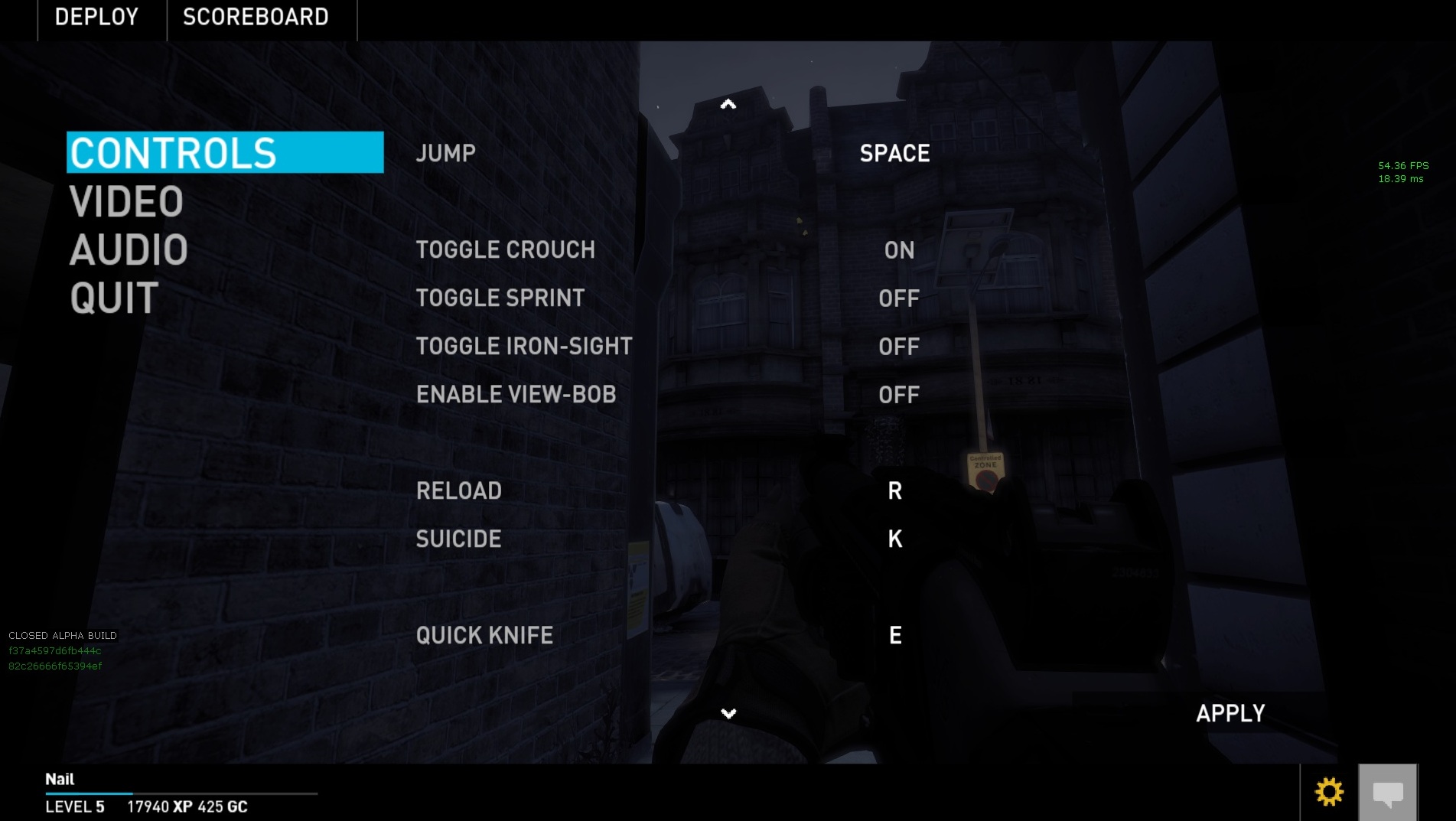Apply the settings changes
Viewport: 1456px width, 821px height.
(x=1230, y=713)
